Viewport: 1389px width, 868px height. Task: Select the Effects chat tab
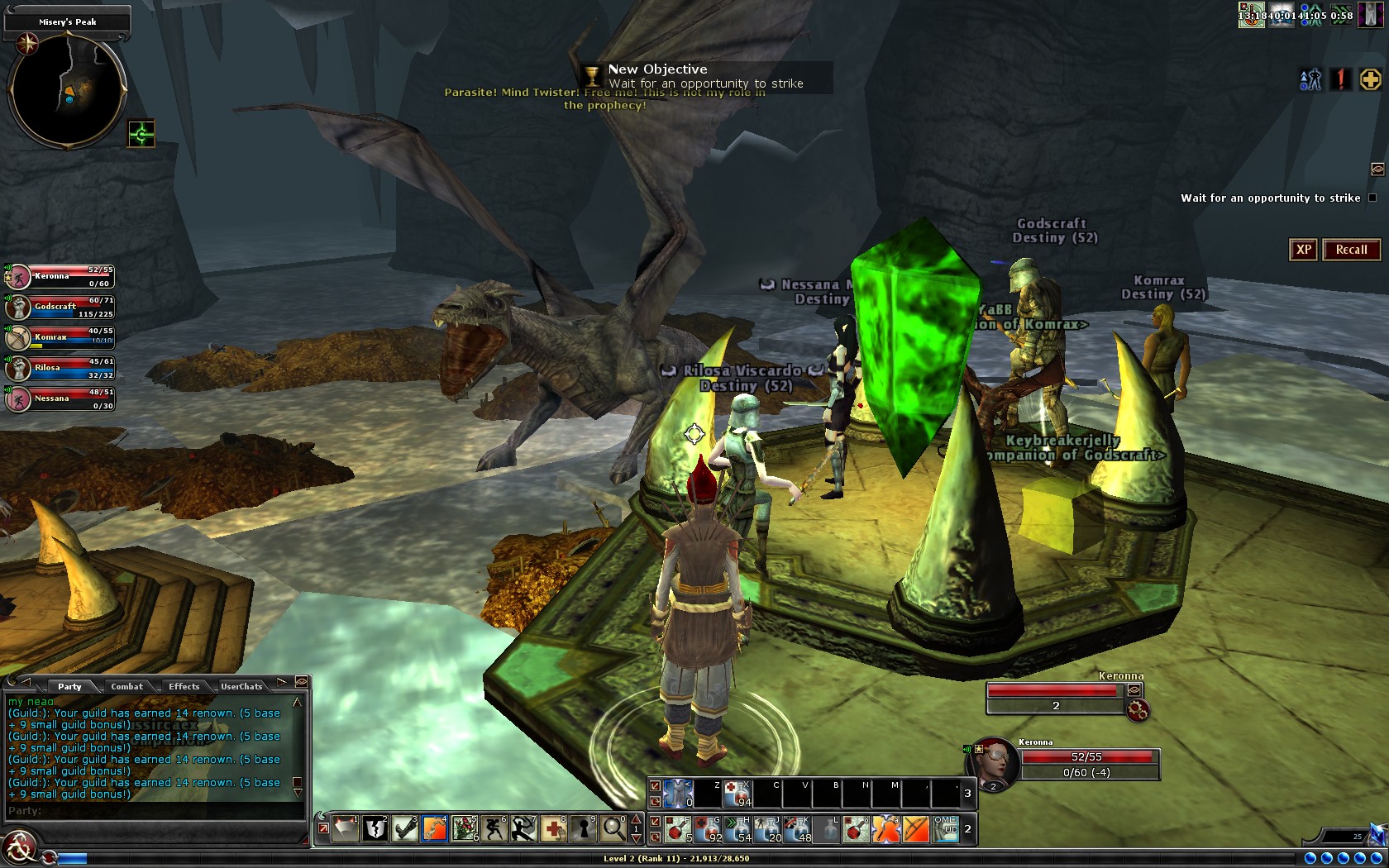[x=184, y=686]
